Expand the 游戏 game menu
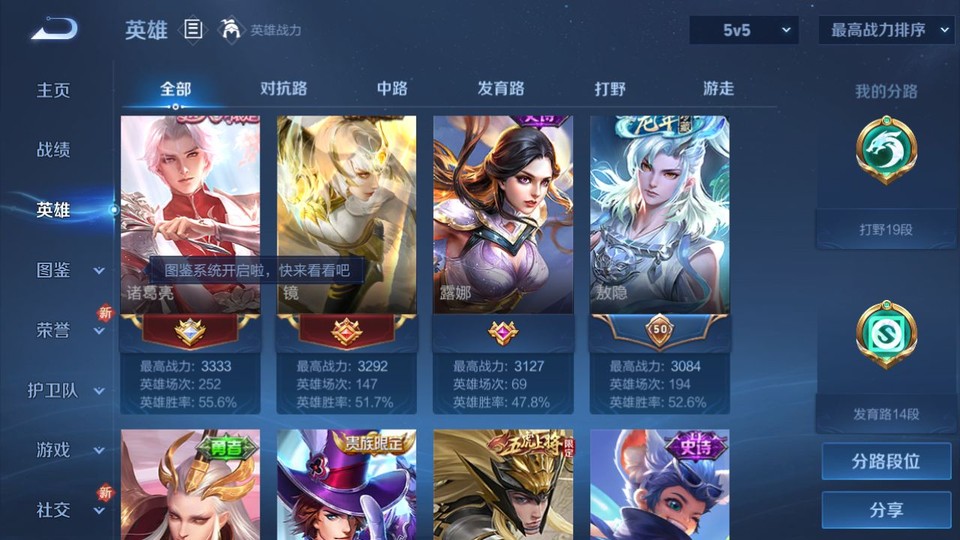The height and width of the screenshot is (540, 960). (x=68, y=450)
